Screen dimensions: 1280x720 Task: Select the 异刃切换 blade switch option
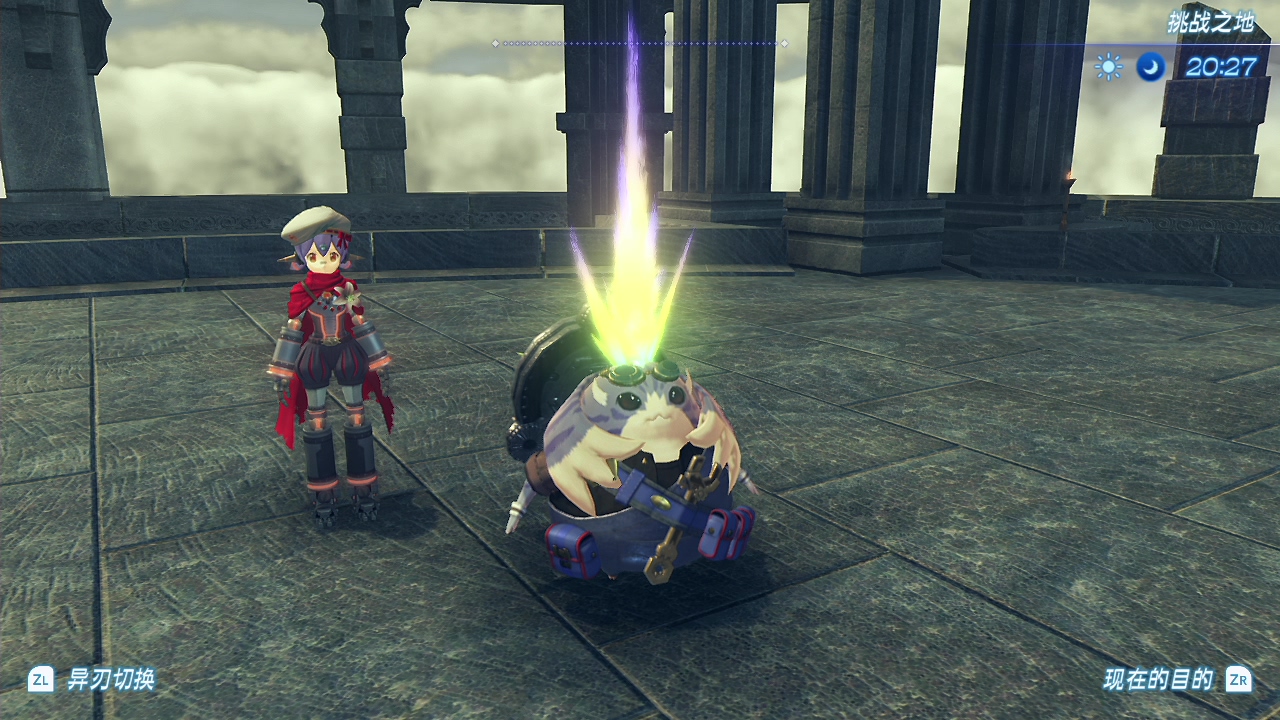[110, 680]
